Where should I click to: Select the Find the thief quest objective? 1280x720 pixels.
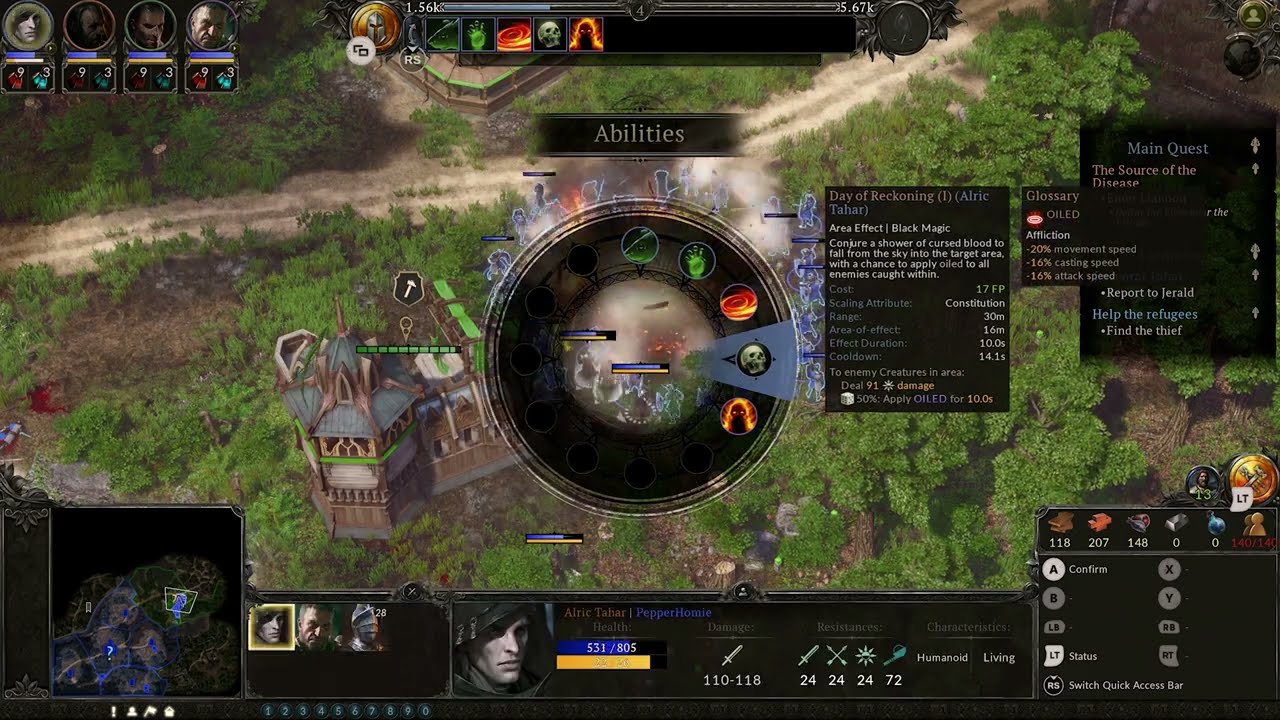point(1144,331)
